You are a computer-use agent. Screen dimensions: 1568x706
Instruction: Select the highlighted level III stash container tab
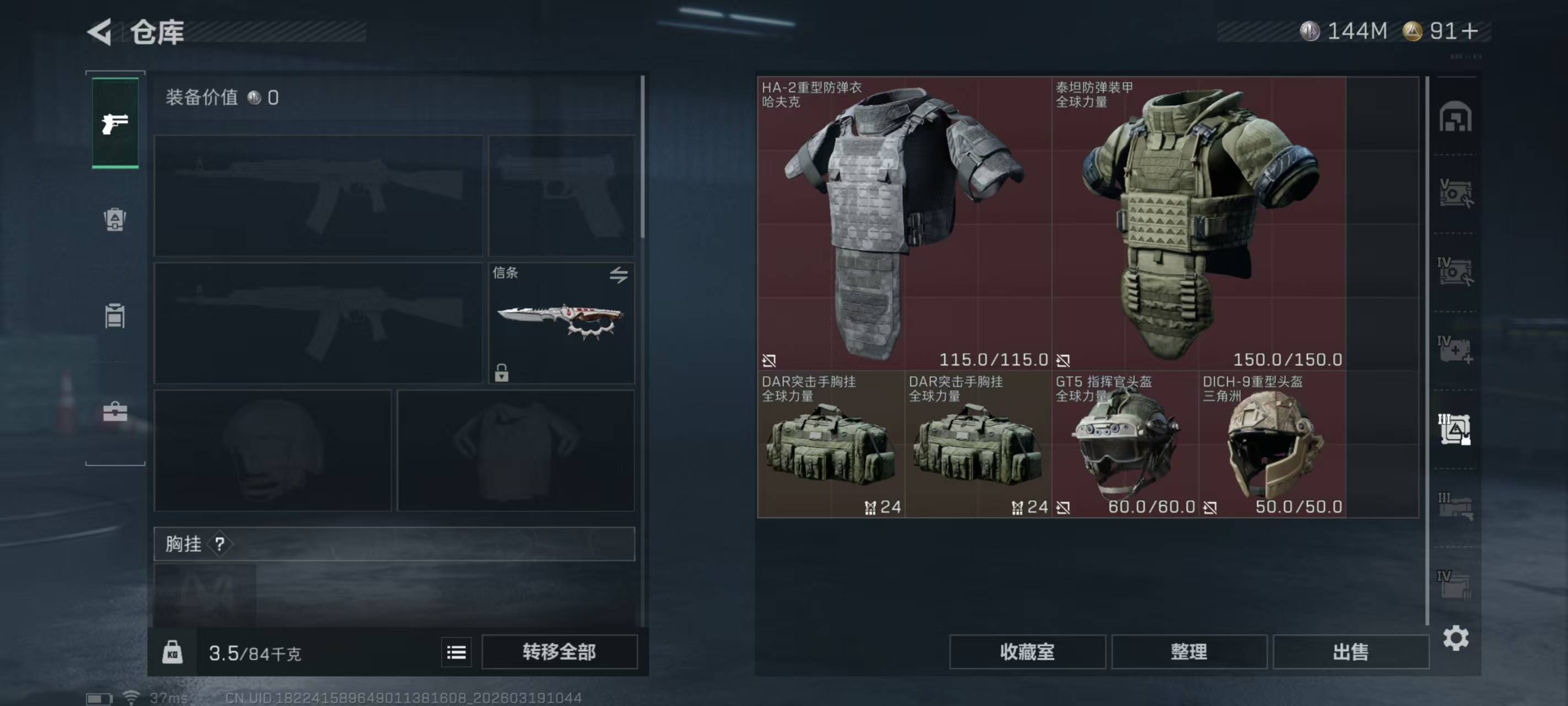pos(1455,429)
